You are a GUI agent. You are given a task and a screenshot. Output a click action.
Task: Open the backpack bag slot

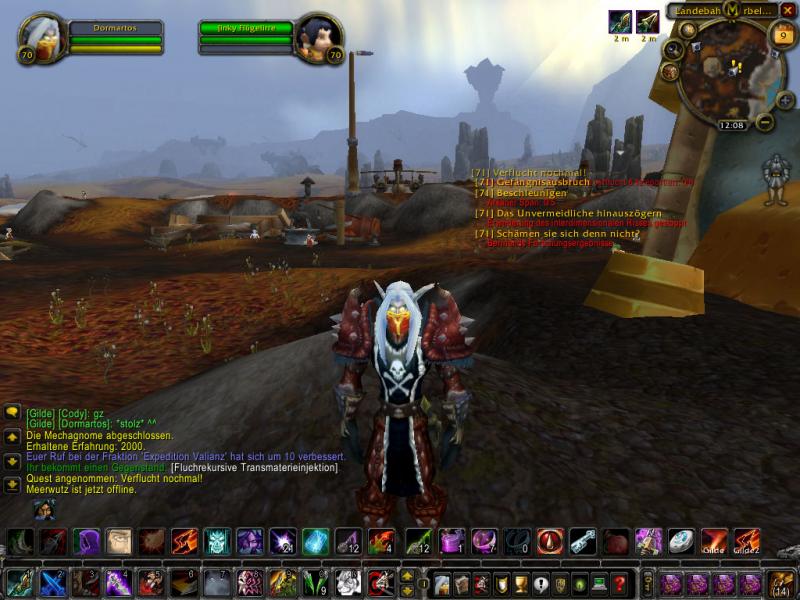781,583
